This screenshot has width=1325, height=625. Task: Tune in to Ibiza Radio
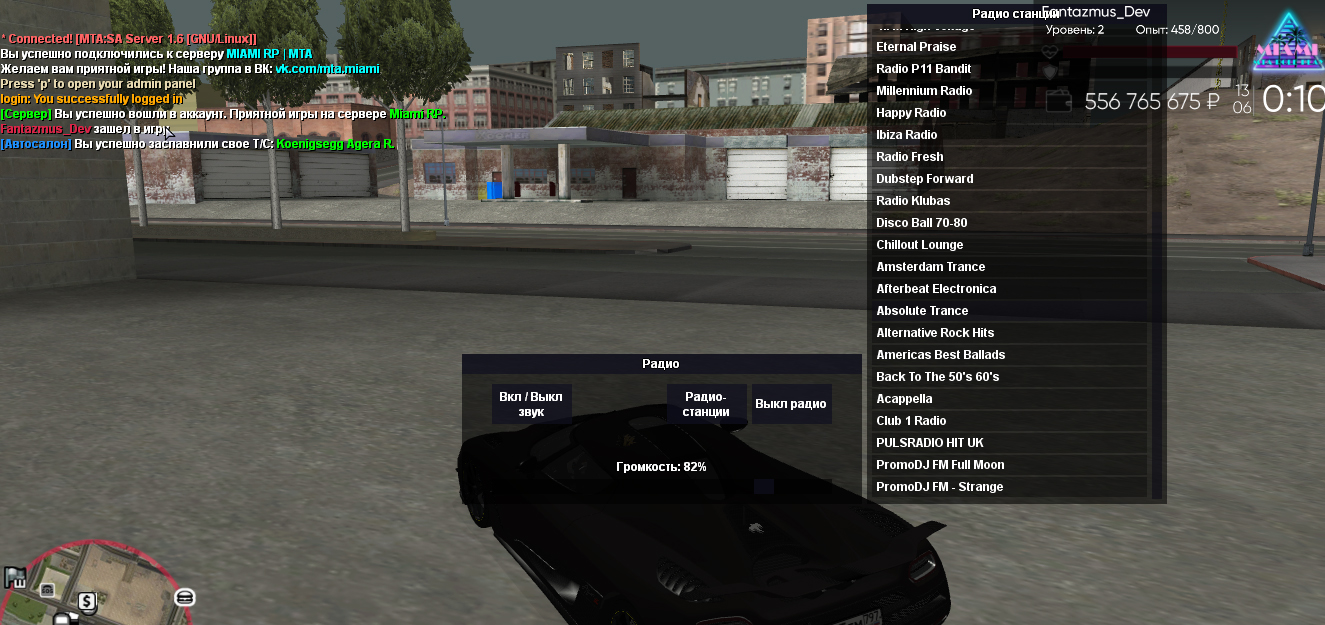(1010, 135)
